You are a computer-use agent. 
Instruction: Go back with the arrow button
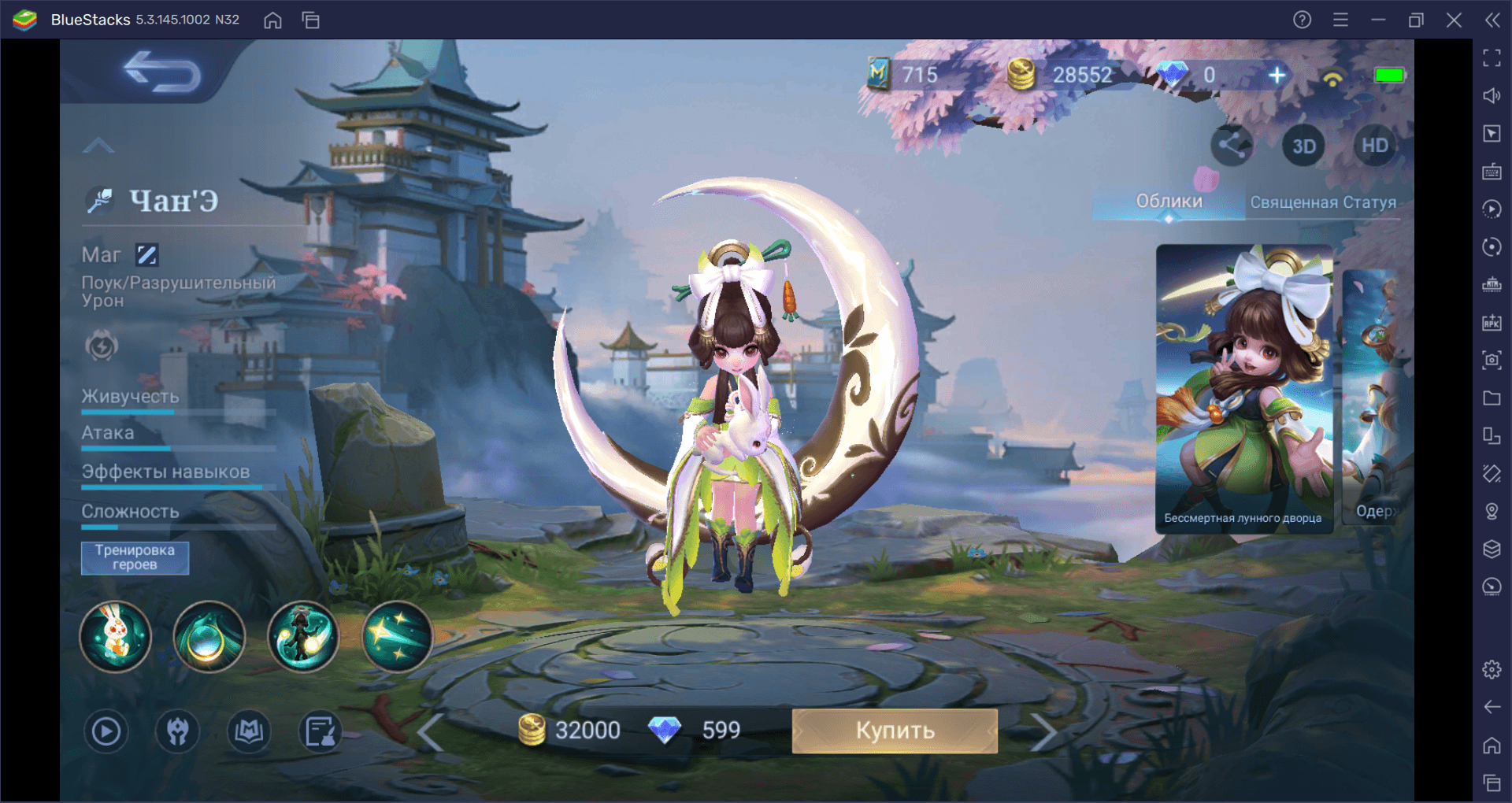pyautogui.click(x=162, y=73)
